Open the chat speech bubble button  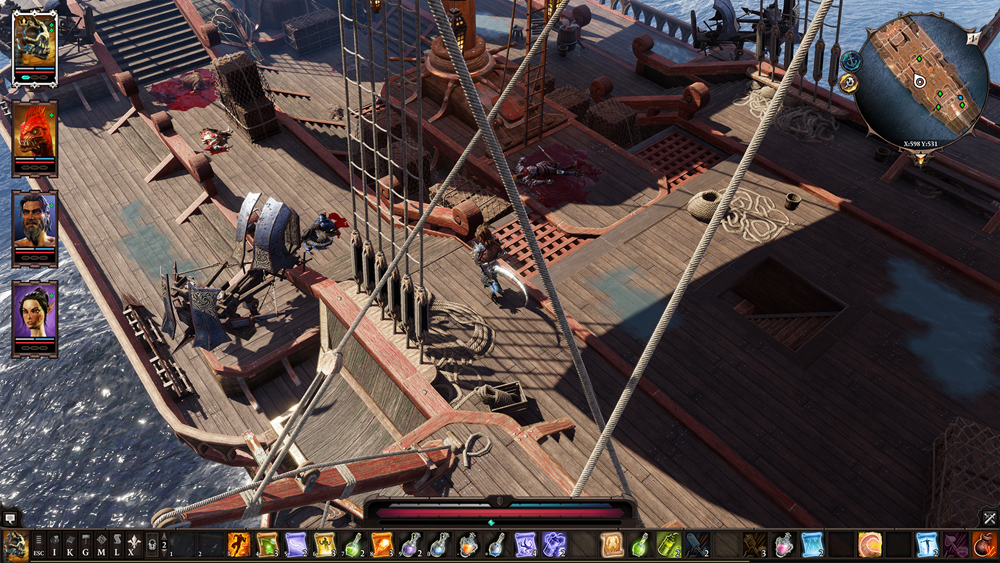coord(10,518)
